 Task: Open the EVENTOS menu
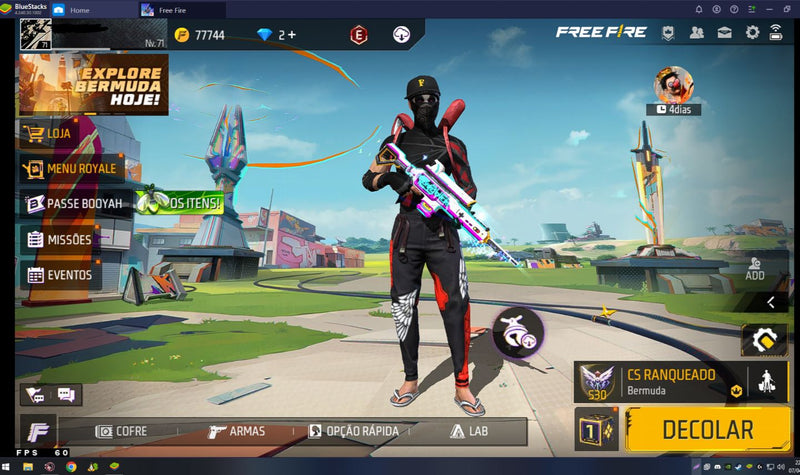[x=60, y=275]
